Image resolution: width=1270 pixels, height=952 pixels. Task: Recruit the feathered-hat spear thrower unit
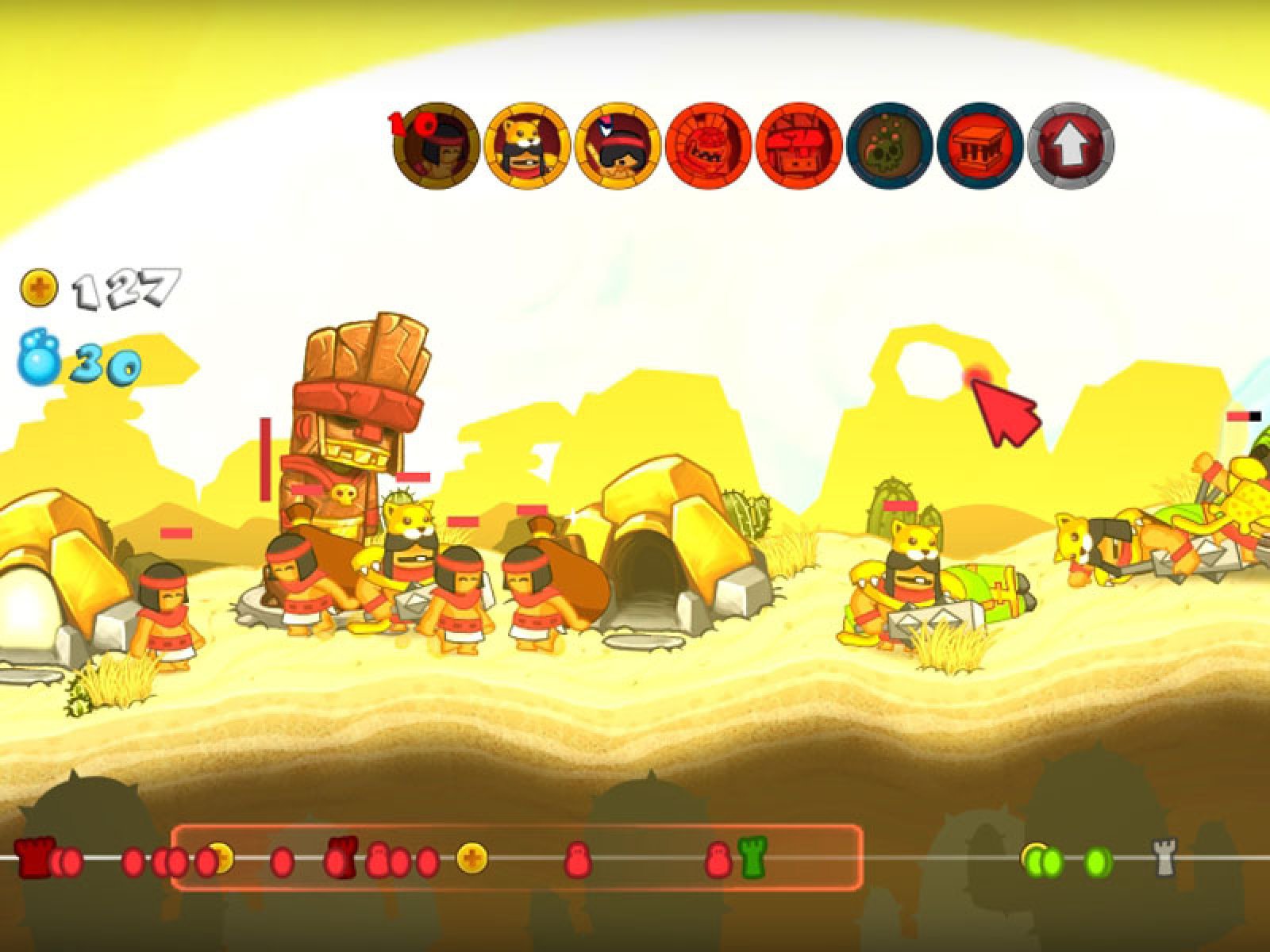[618, 144]
